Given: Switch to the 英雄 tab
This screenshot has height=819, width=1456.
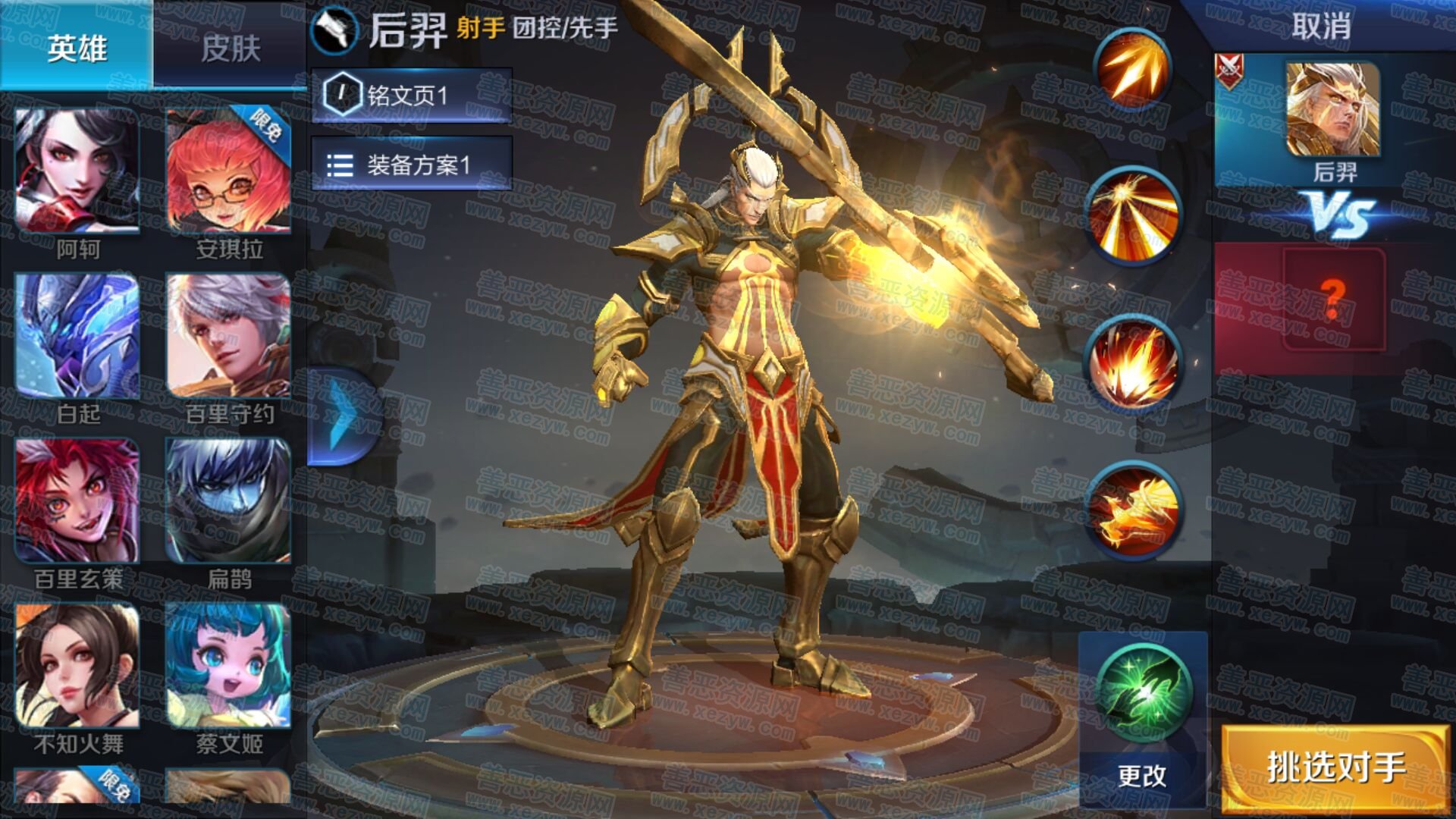Looking at the screenshot, I should click(77, 47).
